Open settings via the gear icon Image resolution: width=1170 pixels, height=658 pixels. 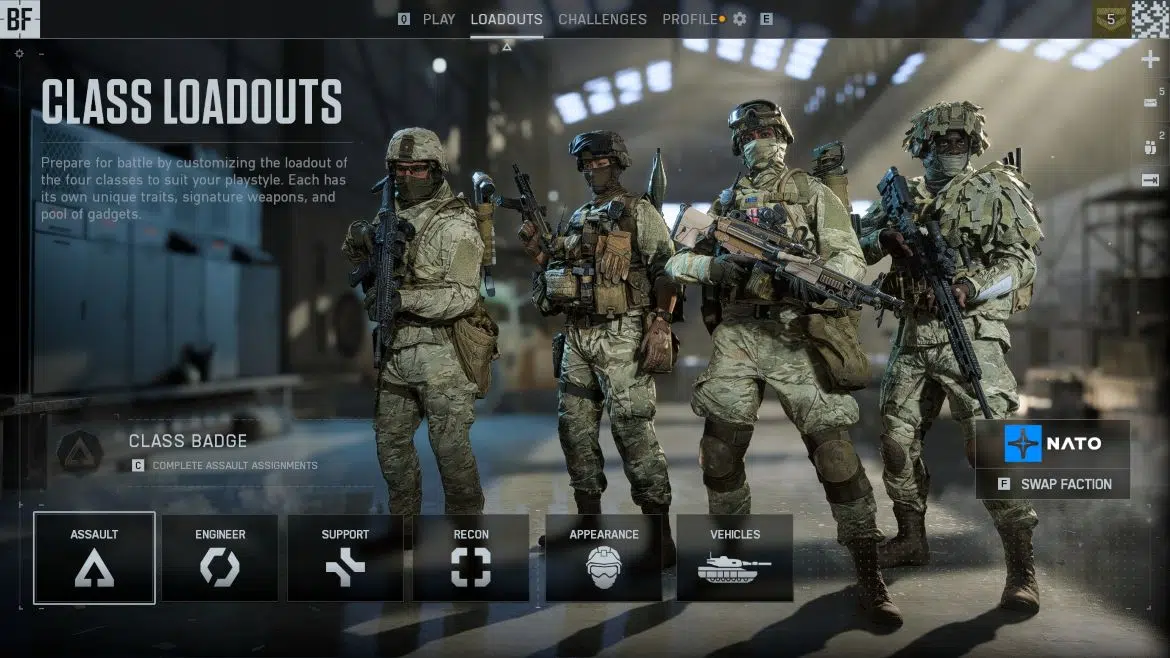(x=740, y=19)
